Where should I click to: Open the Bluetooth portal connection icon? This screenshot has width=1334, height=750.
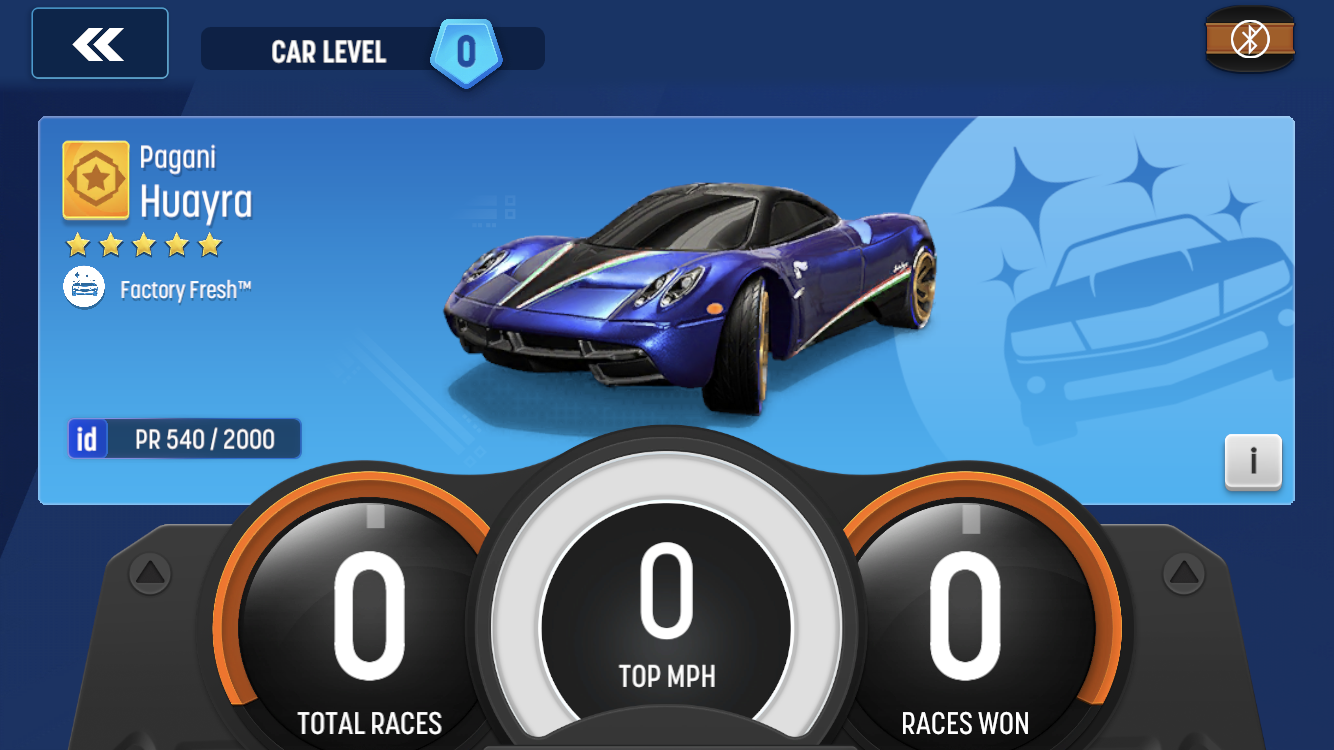(x=1249, y=39)
